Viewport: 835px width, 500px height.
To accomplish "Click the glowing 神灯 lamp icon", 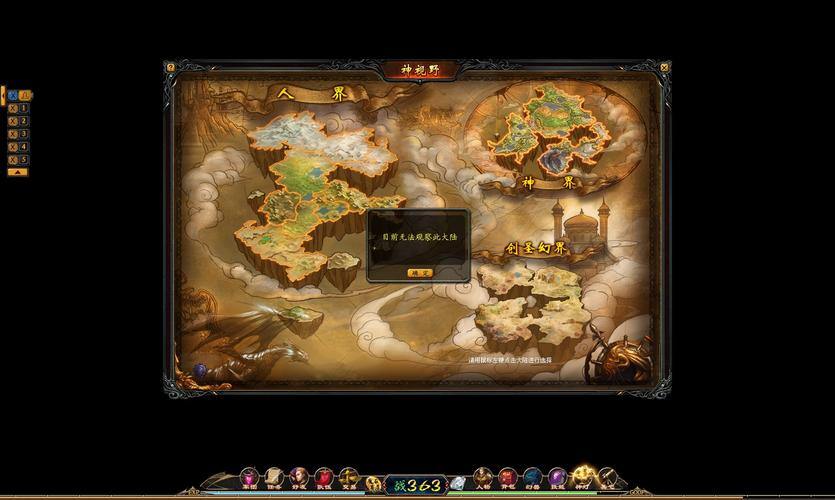I will (x=584, y=476).
